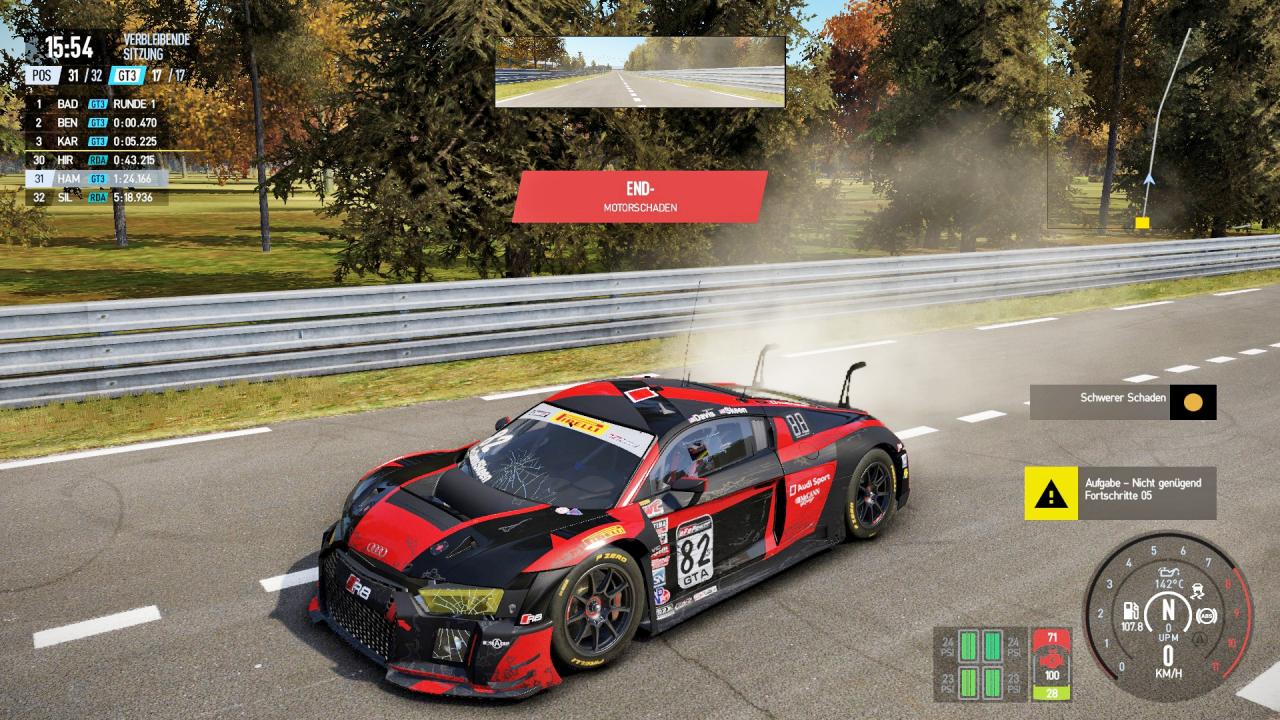
Task: Pick the SIL row in standings
Action: [96, 198]
